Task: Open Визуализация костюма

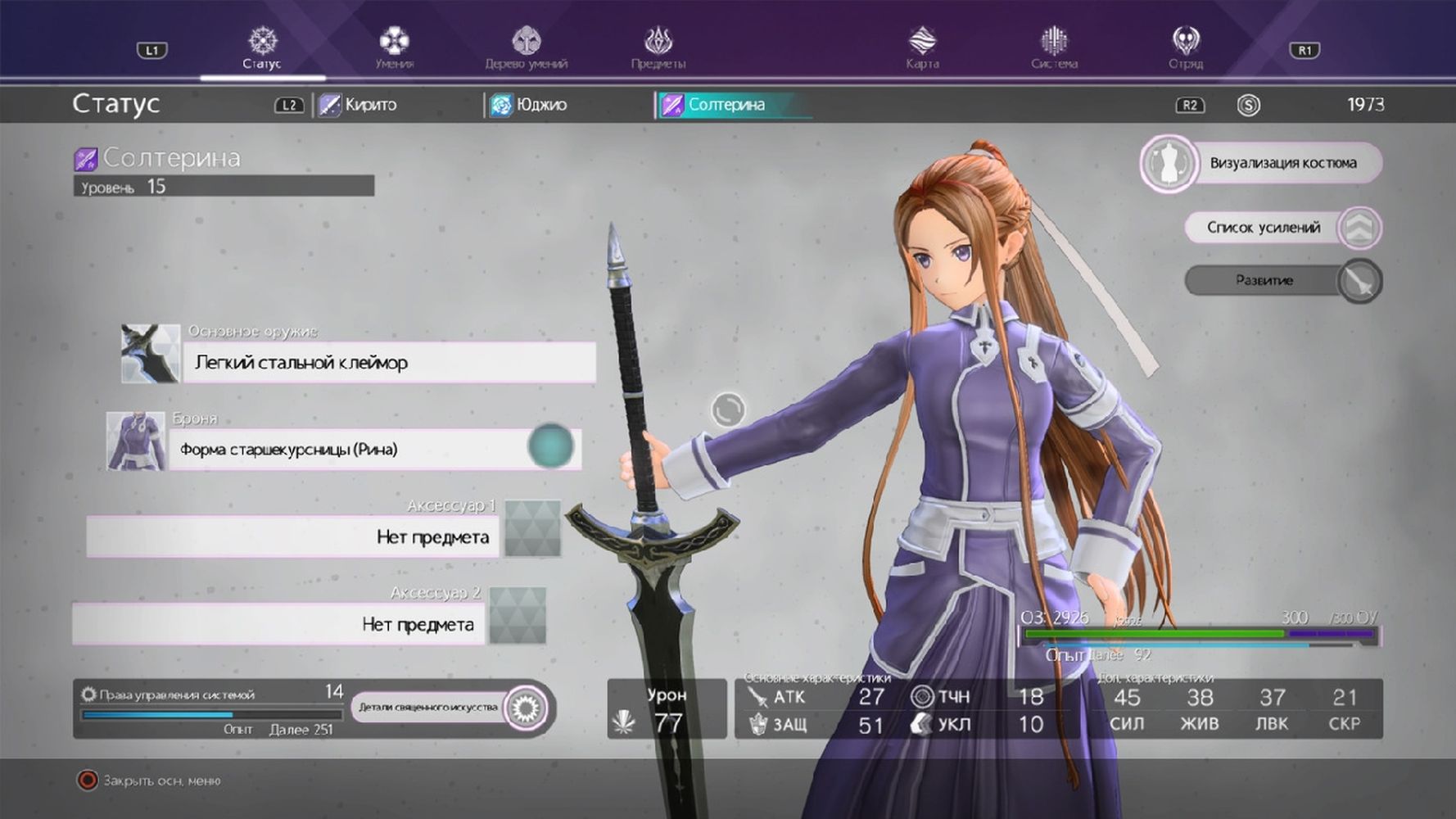Action: [x=1262, y=163]
